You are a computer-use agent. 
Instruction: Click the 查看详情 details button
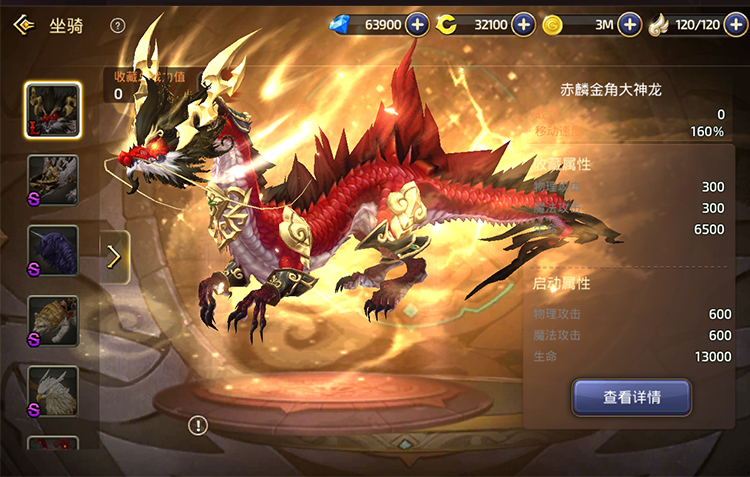click(631, 397)
